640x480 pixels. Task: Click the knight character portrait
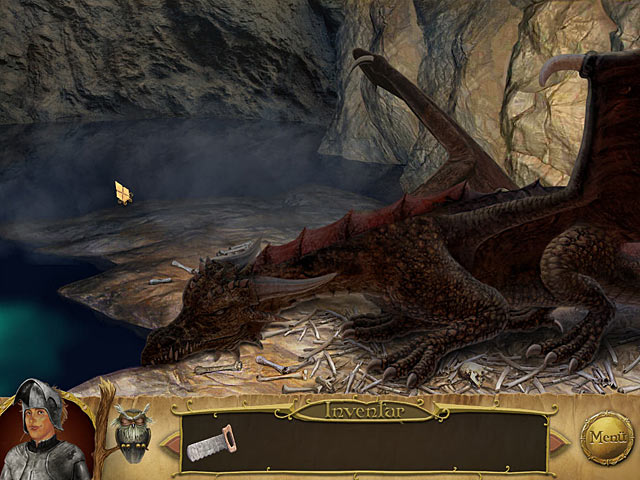point(43,432)
